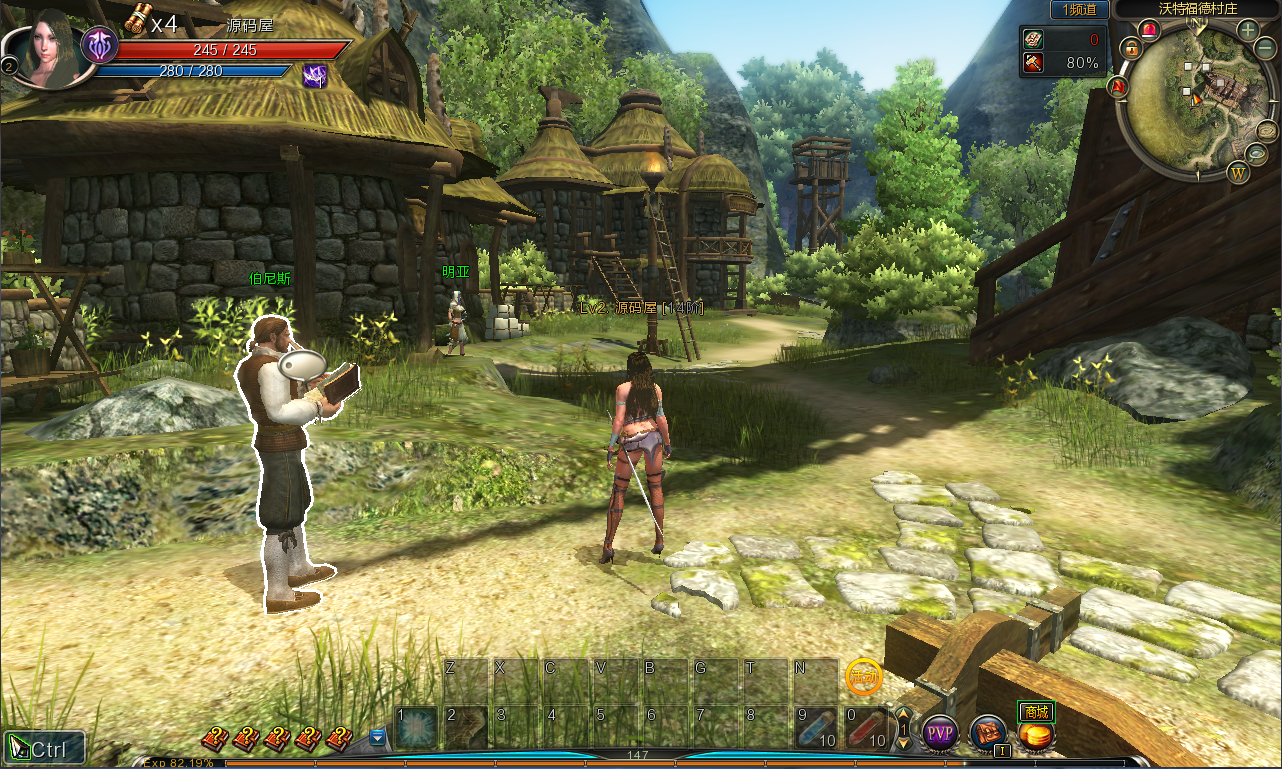
Task: Open the inventory book icon labeled I
Action: (988, 733)
